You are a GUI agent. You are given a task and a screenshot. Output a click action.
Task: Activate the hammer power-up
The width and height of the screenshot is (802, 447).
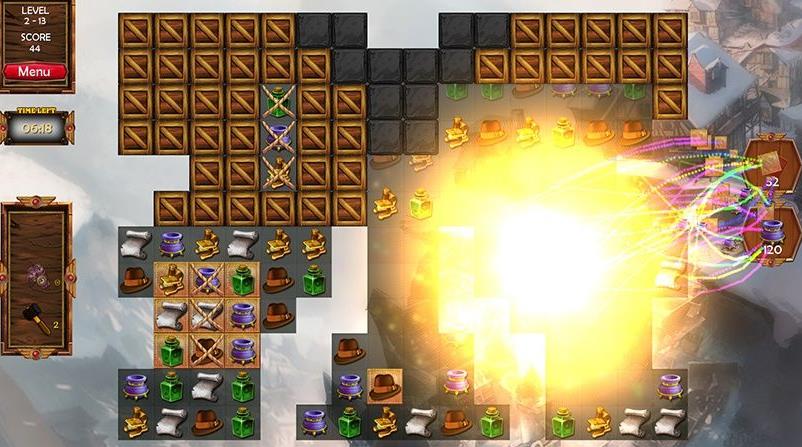coord(33,318)
